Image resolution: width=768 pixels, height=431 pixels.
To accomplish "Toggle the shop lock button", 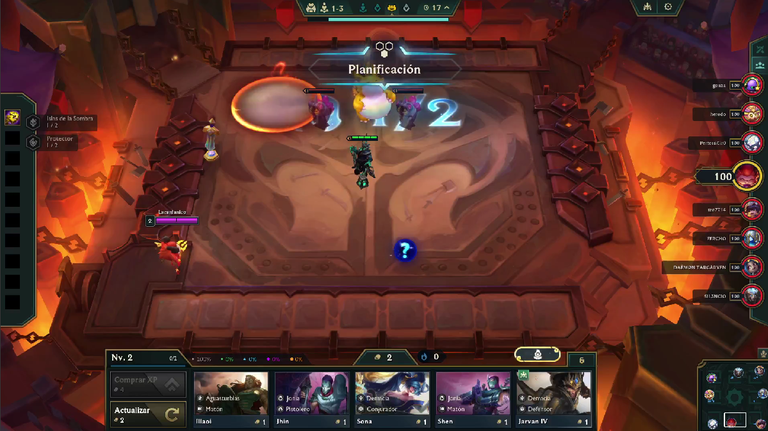I will (x=537, y=354).
